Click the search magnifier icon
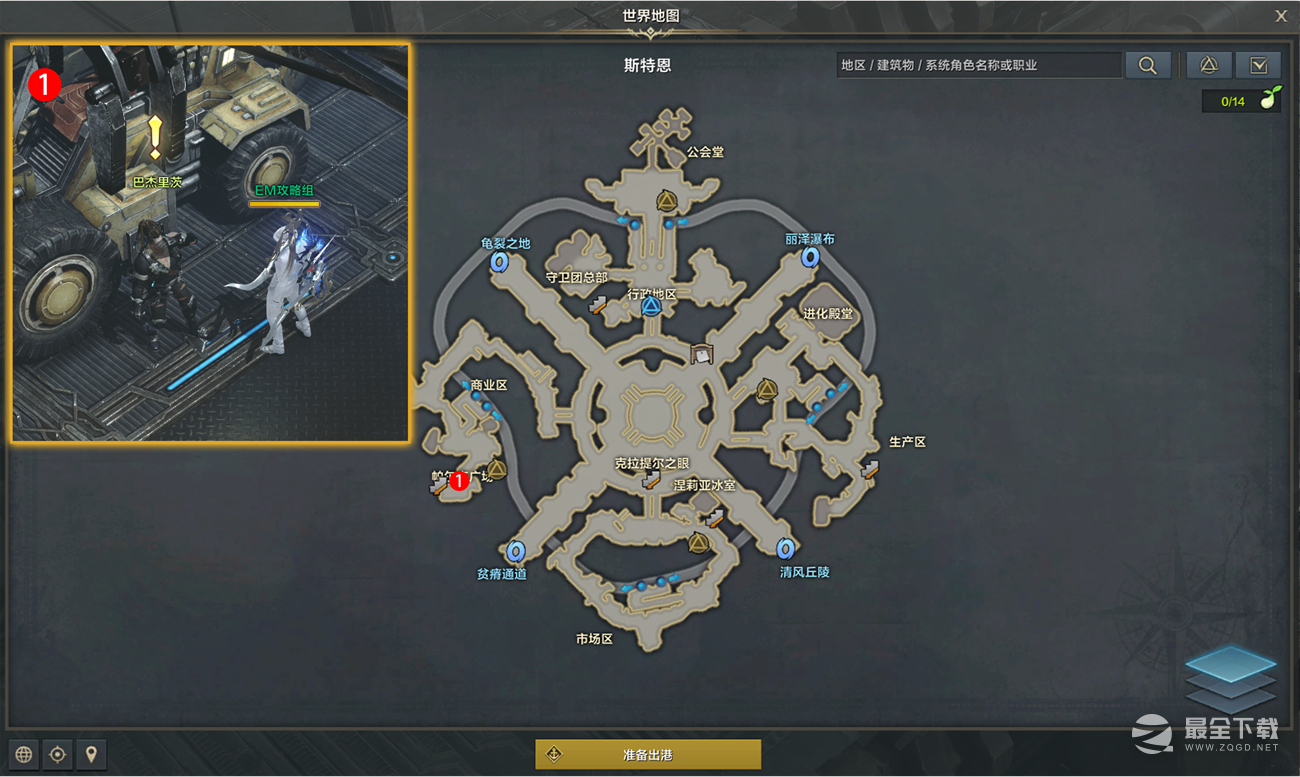This screenshot has width=1300, height=777. [1148, 64]
